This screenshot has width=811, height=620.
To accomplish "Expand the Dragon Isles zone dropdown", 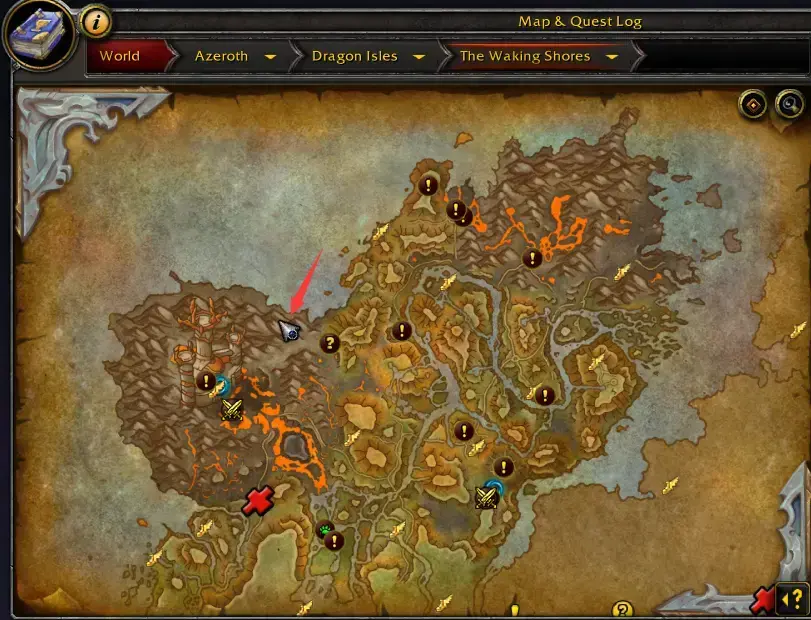I will pos(418,57).
